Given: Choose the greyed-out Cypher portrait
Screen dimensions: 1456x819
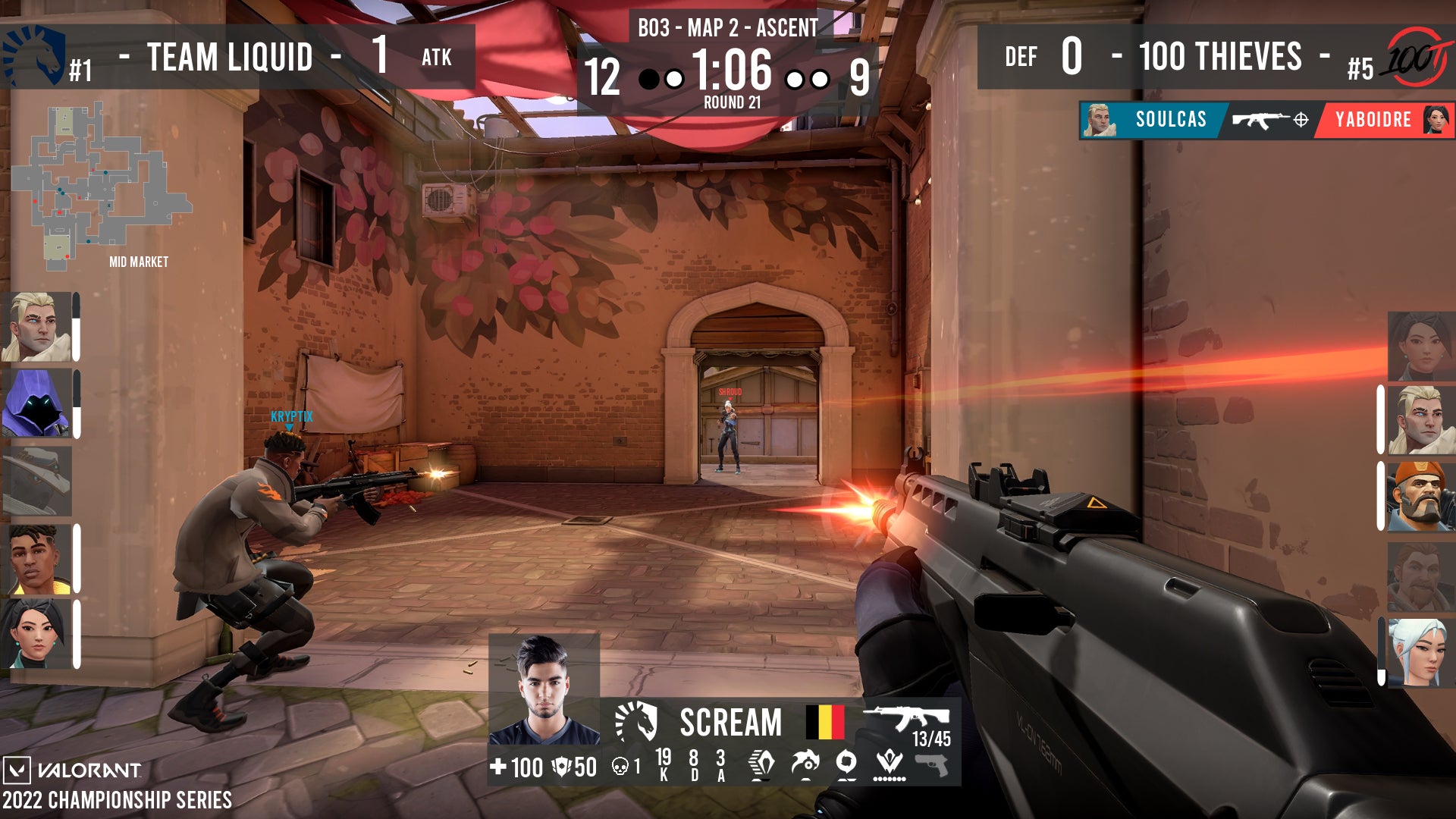Looking at the screenshot, I should pos(36,482).
